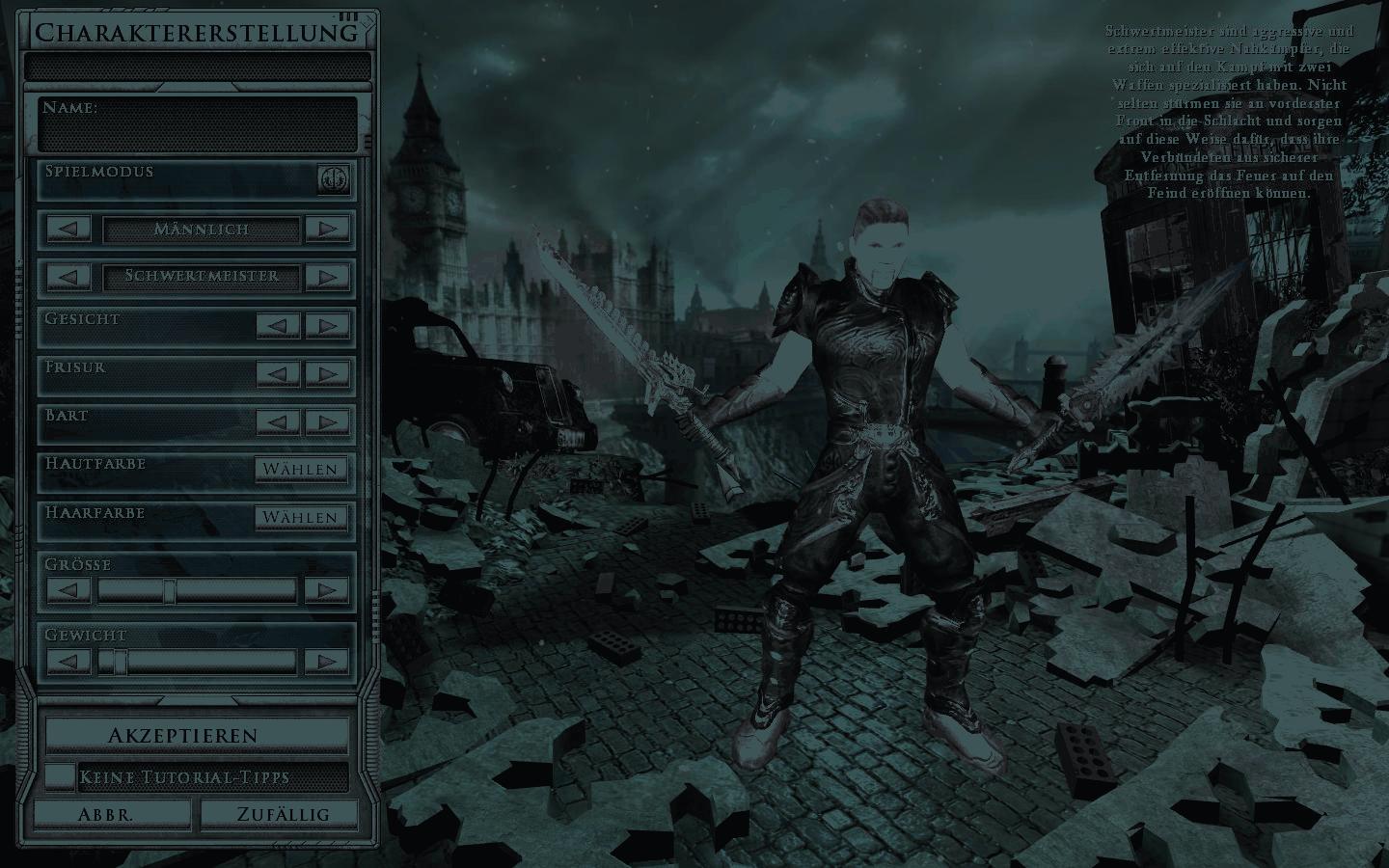Toggle the Spielmodus game mode icon
This screenshot has width=1389, height=868.
[x=334, y=178]
